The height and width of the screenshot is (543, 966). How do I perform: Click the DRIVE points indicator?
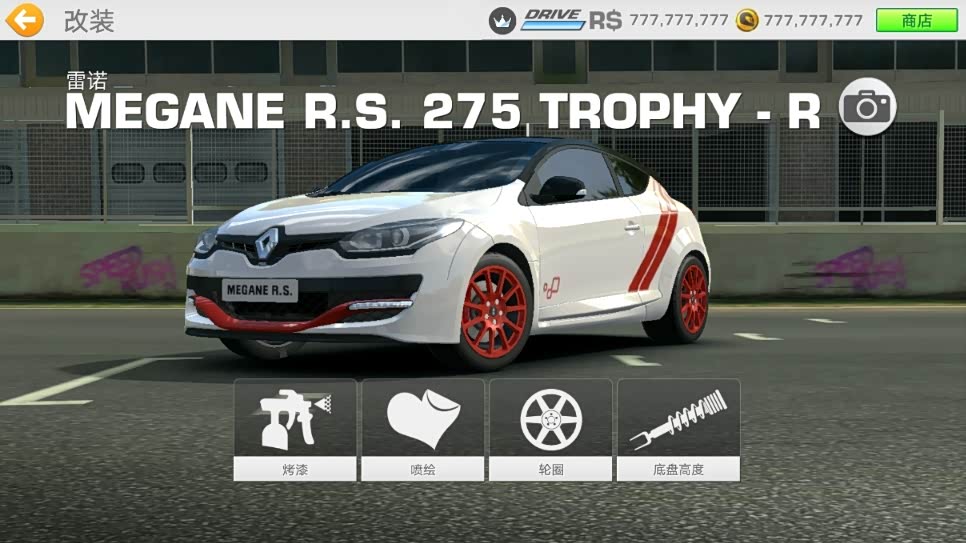click(x=553, y=20)
